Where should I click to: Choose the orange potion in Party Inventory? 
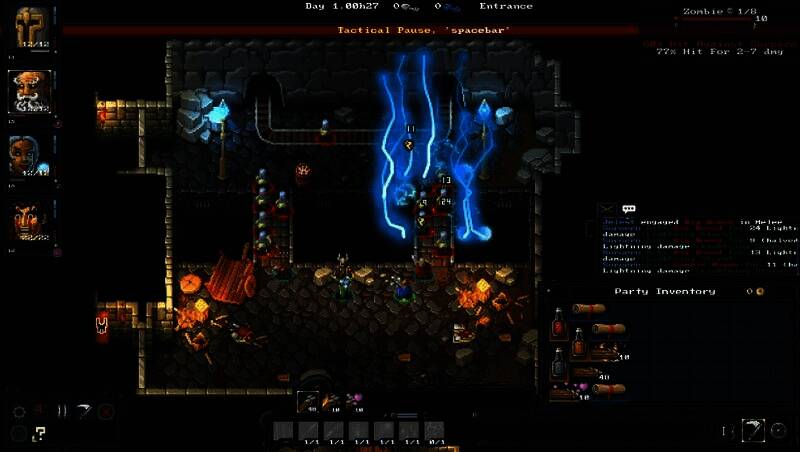579,346
